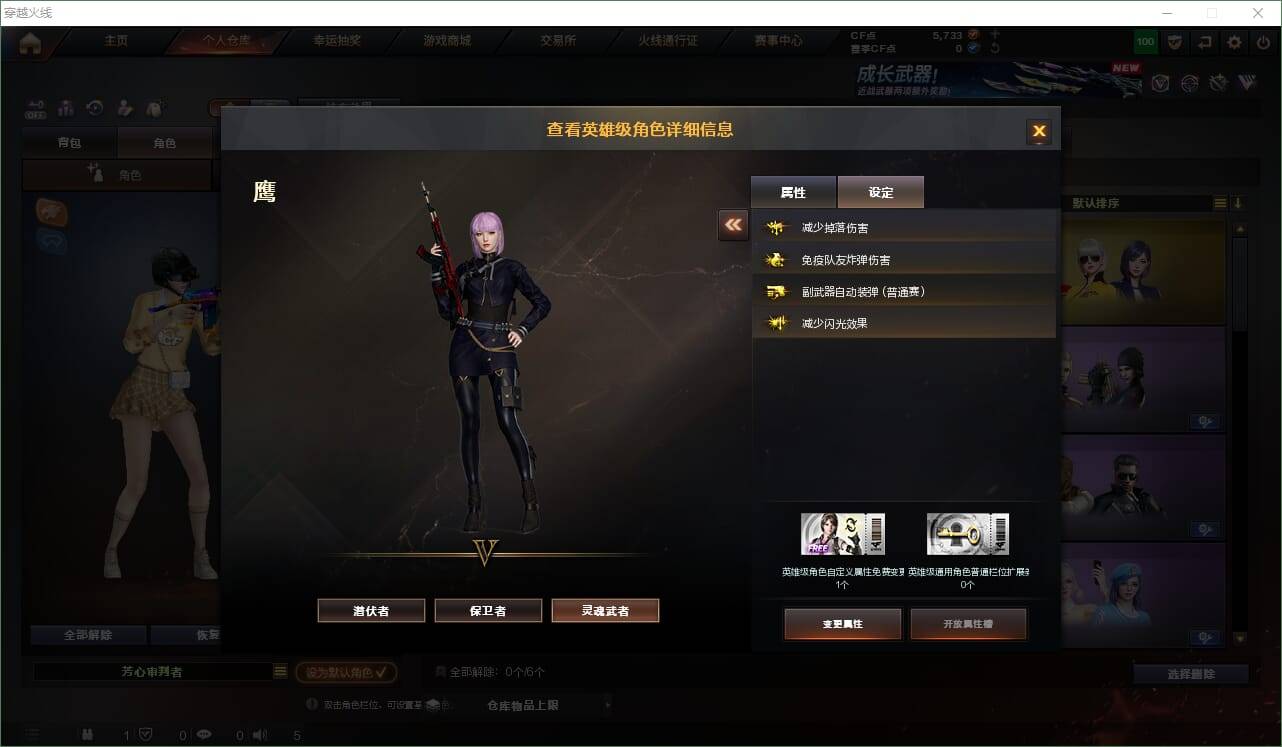Toggle the OFF switch in the sidebar toolbar

36,110
